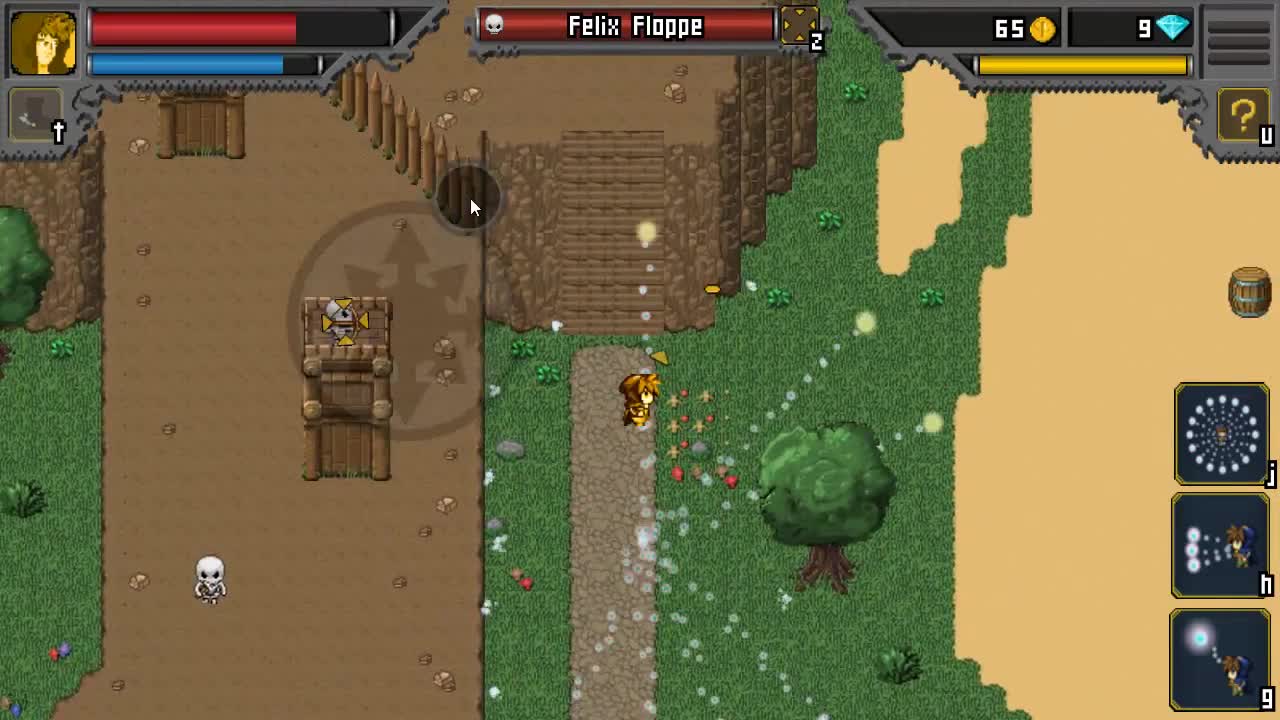Click the wooden barrel near the right edge
1280x720 pixels.
(x=1251, y=293)
